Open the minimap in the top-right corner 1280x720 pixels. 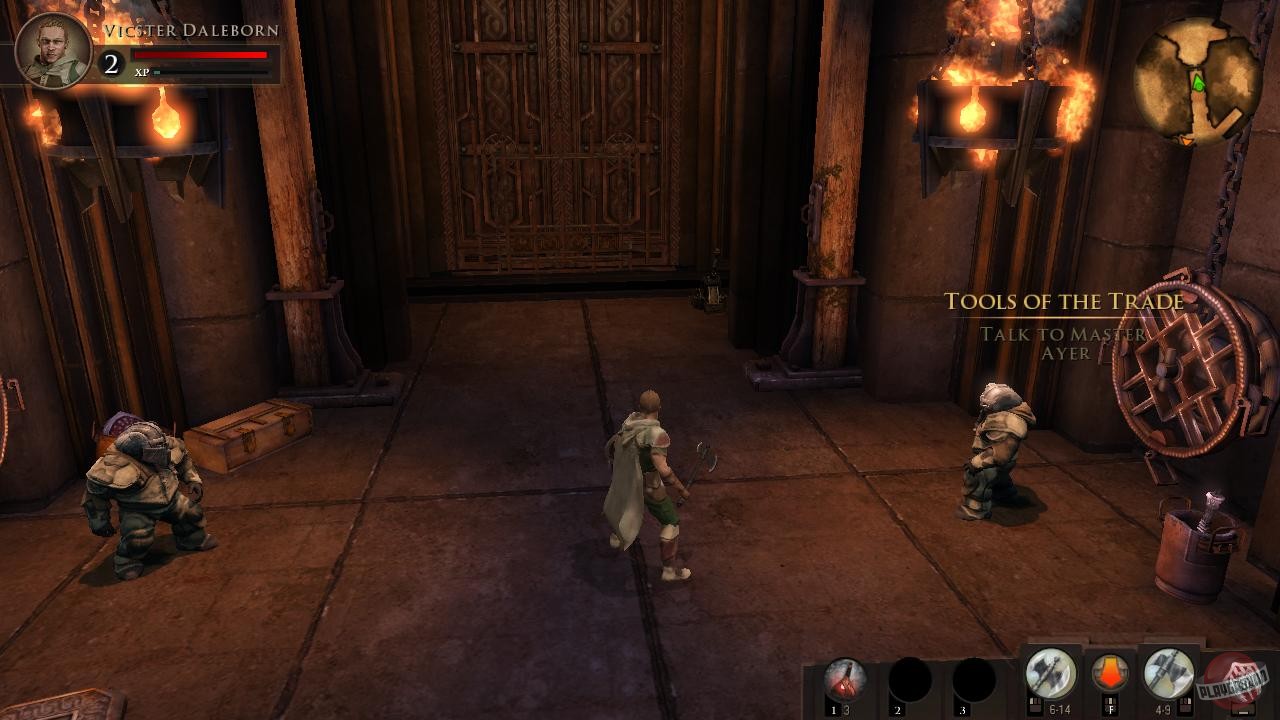coord(1197,77)
